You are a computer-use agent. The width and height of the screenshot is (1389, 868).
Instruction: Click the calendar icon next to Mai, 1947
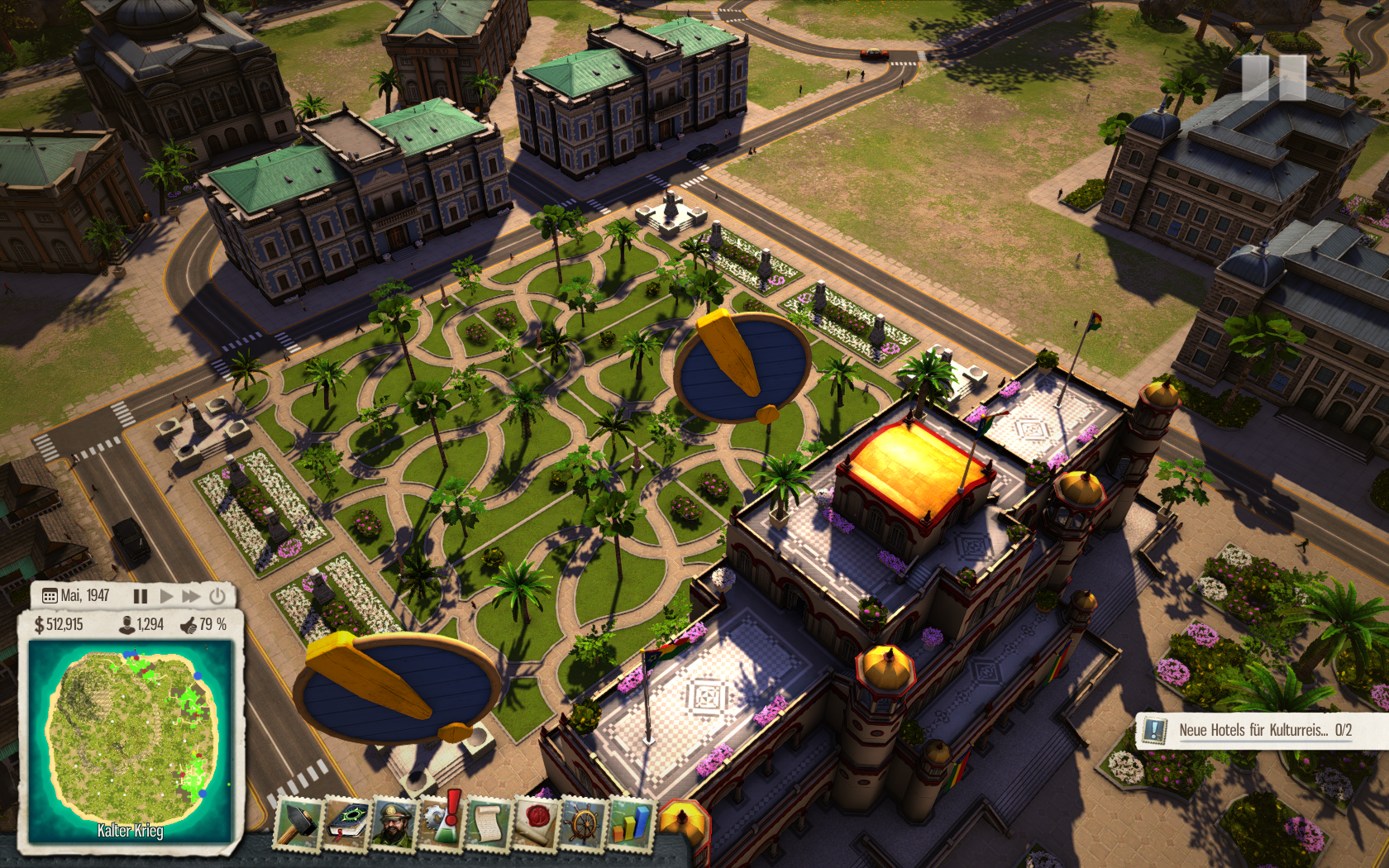[50, 596]
